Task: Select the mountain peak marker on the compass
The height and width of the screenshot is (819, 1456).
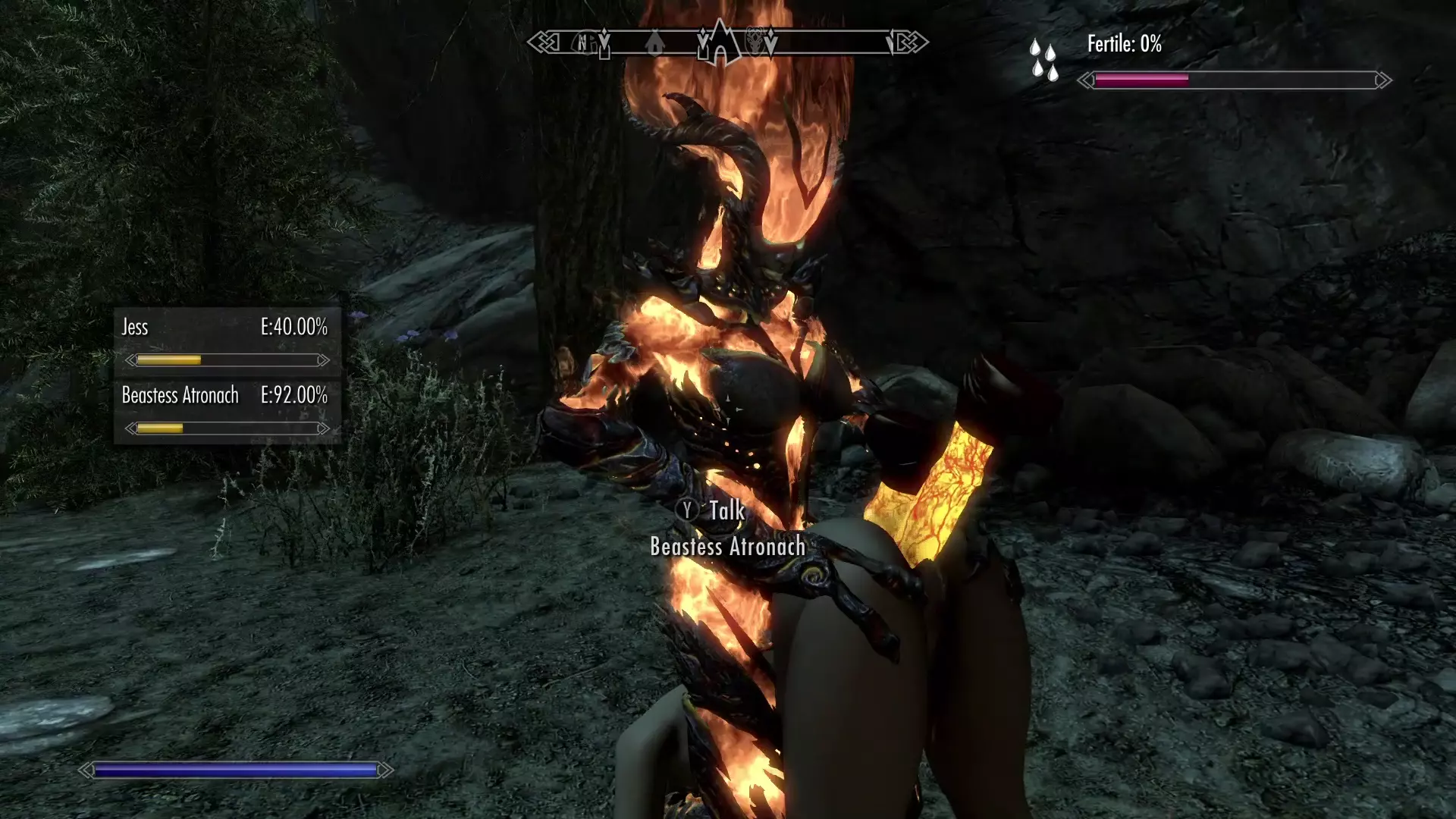Action: coord(720,42)
